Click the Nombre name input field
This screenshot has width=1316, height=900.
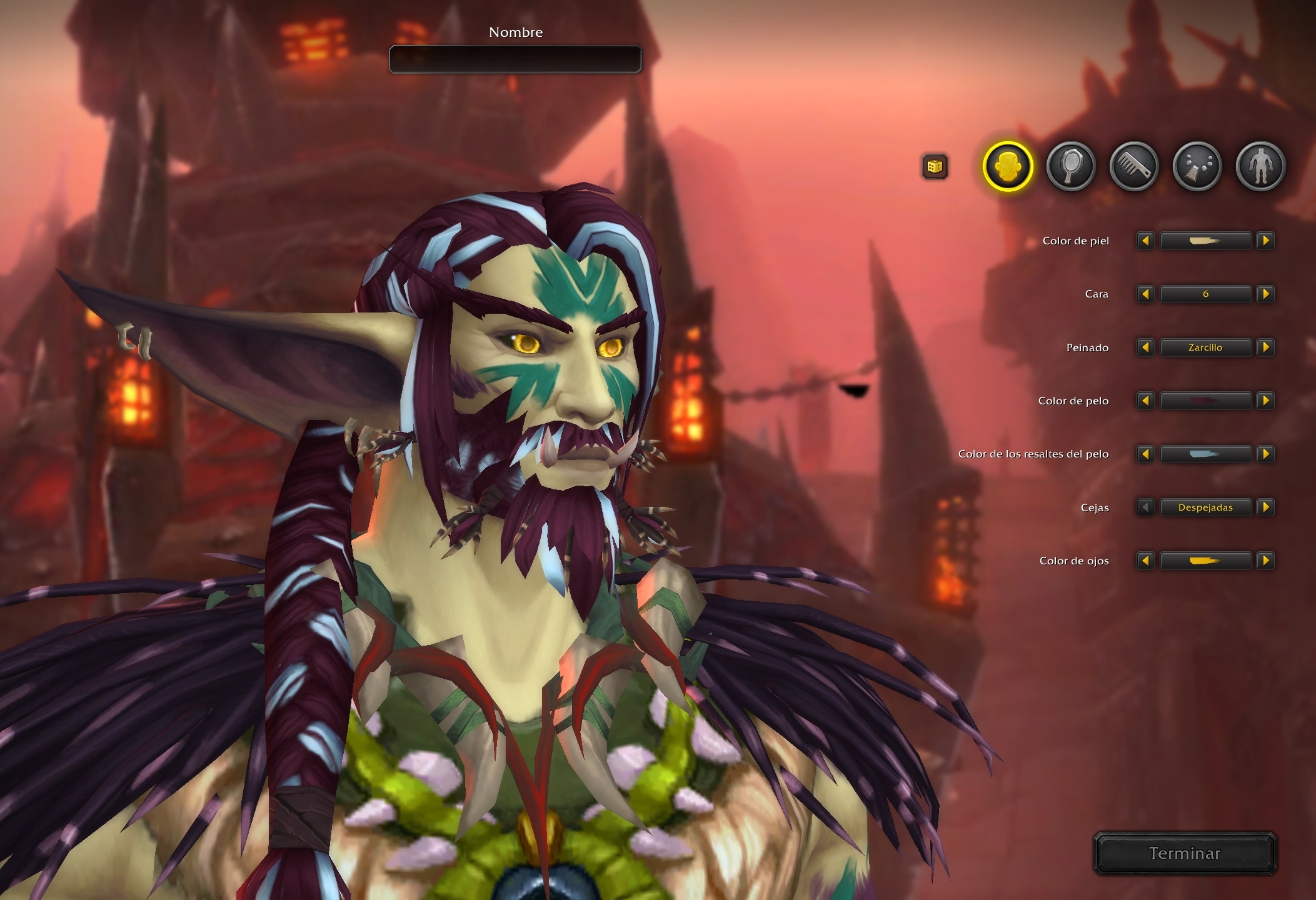tap(515, 59)
